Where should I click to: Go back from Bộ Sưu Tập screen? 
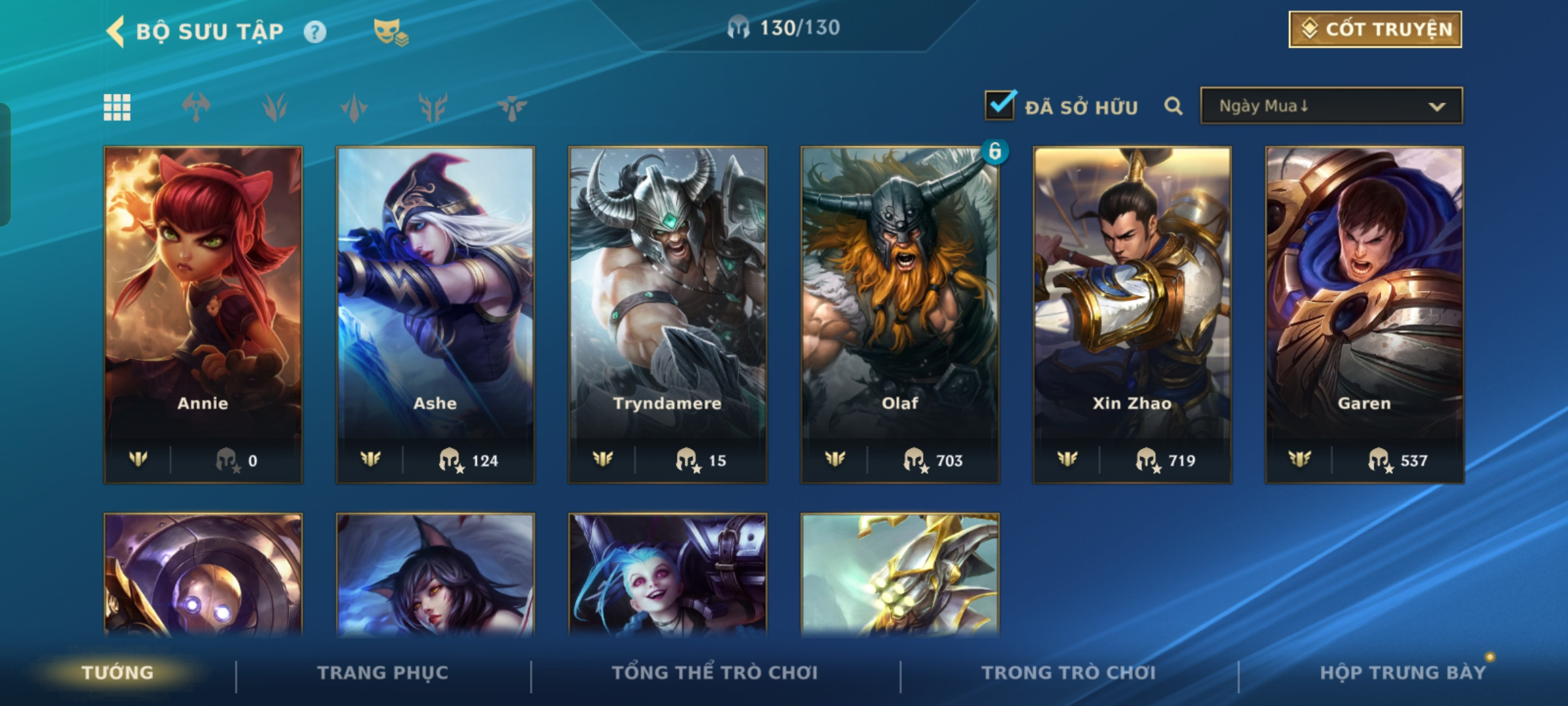(116, 31)
